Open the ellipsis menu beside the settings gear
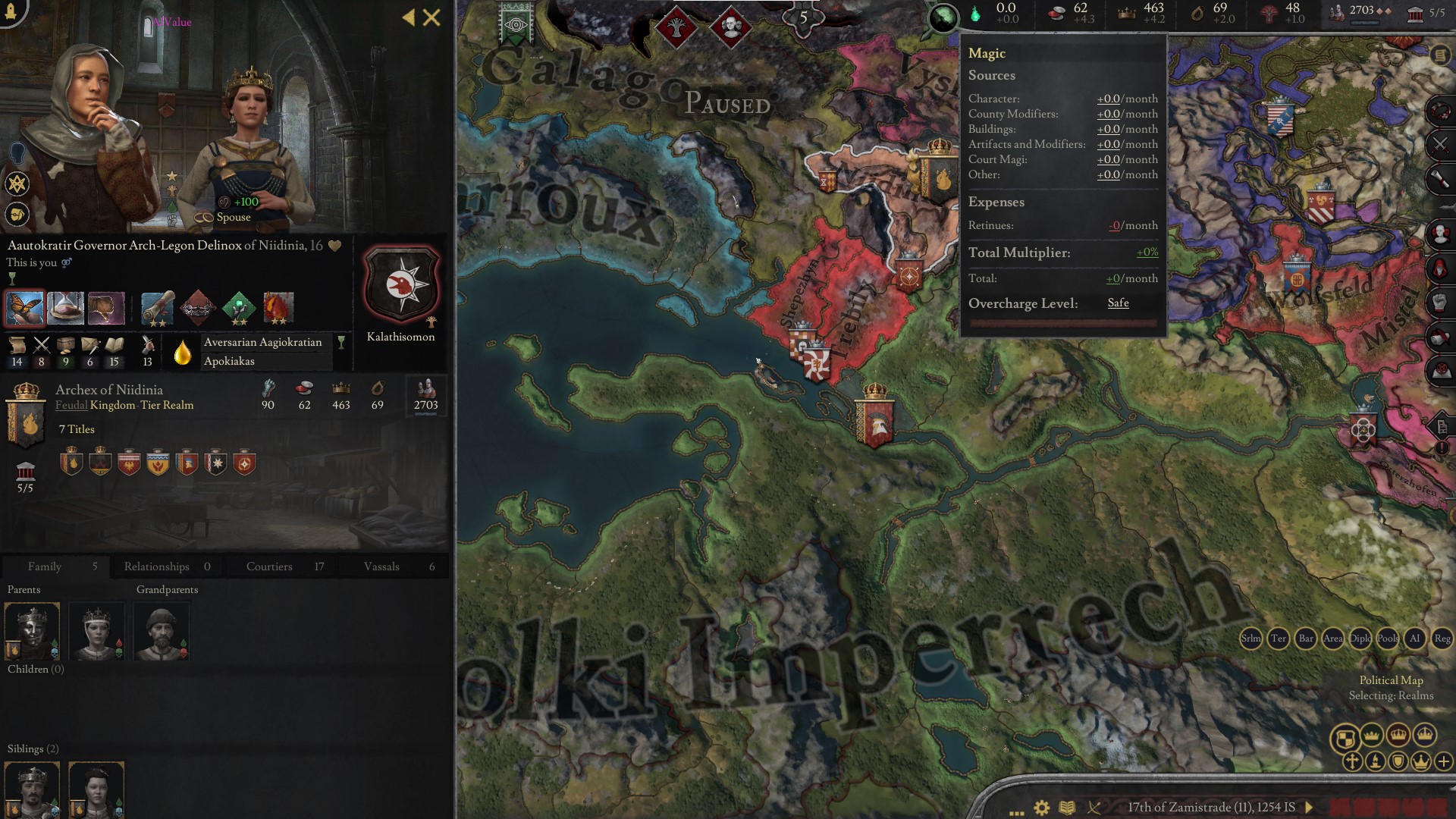 coord(1016,813)
